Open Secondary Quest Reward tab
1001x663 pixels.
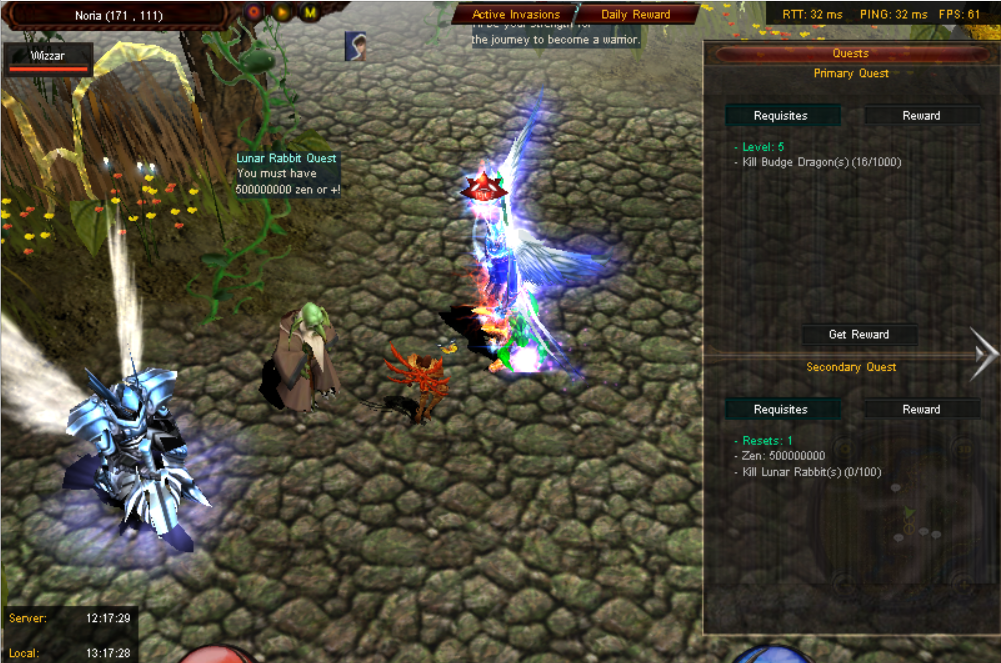921,409
